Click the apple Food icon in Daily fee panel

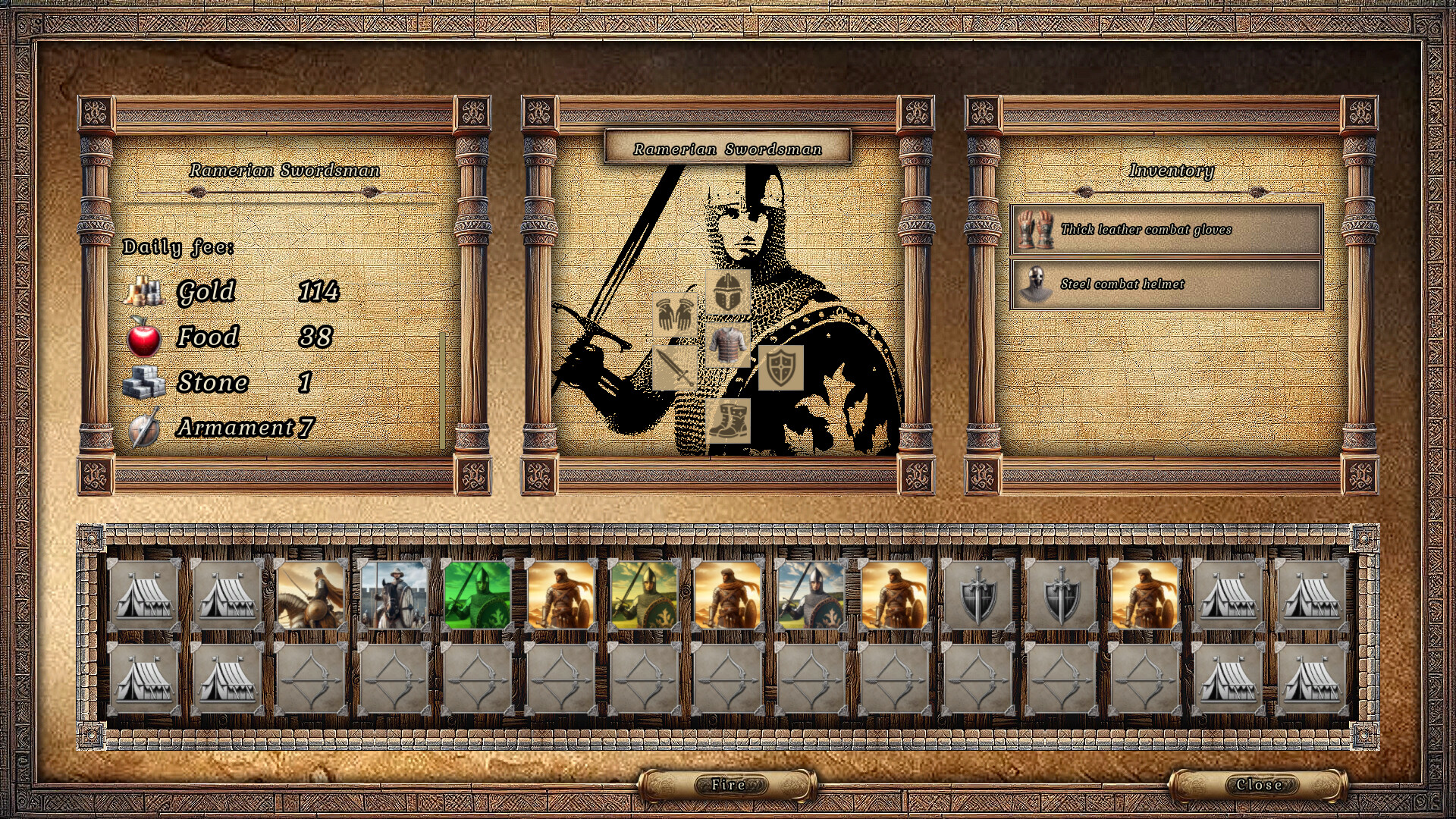[146, 336]
